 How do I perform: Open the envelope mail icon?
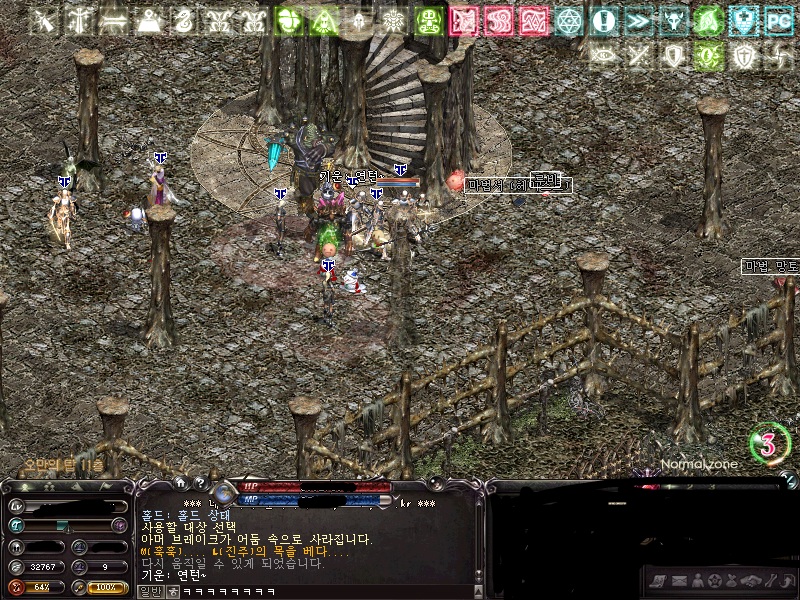[679, 580]
